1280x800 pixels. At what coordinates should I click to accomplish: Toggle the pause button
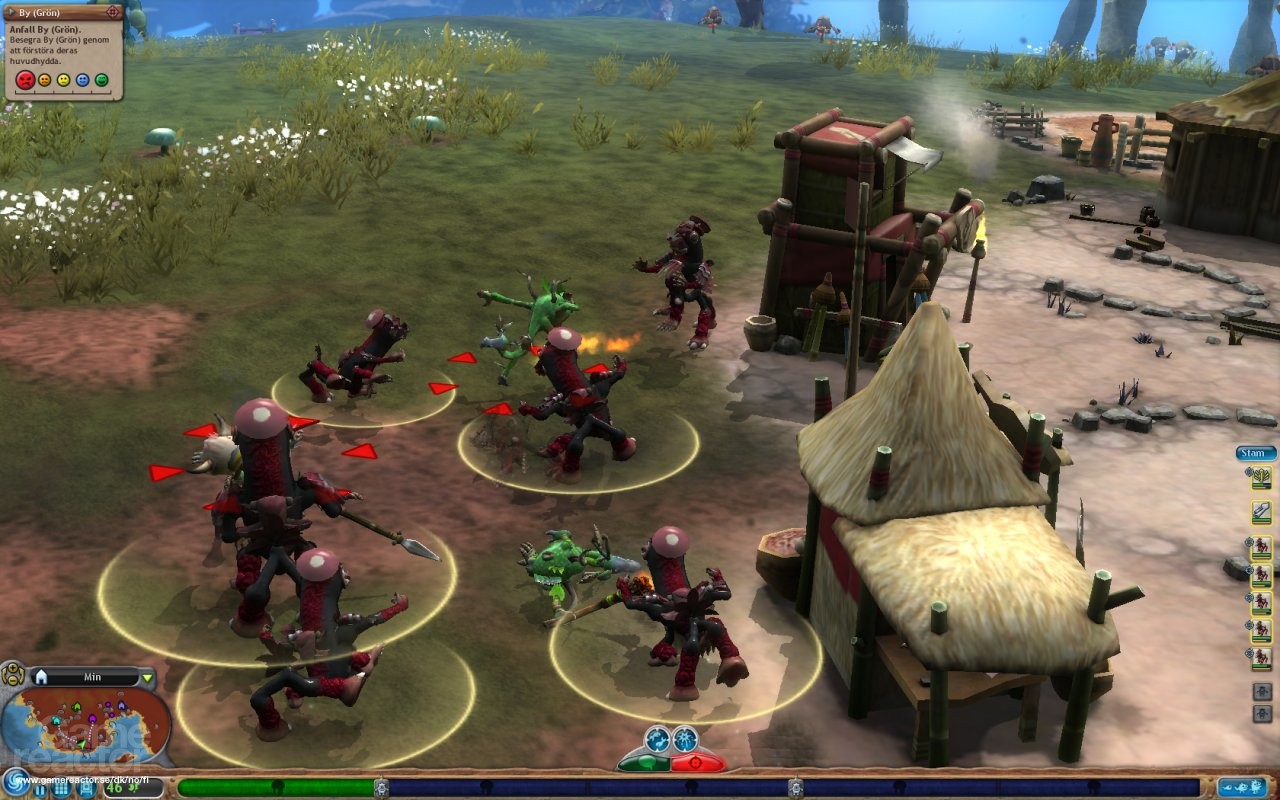40,790
